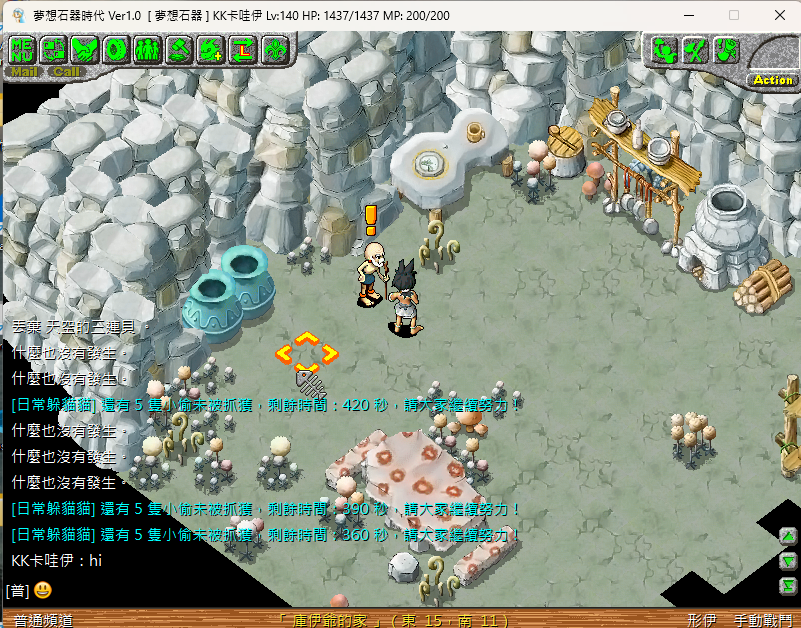
Task: Open the fleur-de-lis emblem icon
Action: pos(273,48)
